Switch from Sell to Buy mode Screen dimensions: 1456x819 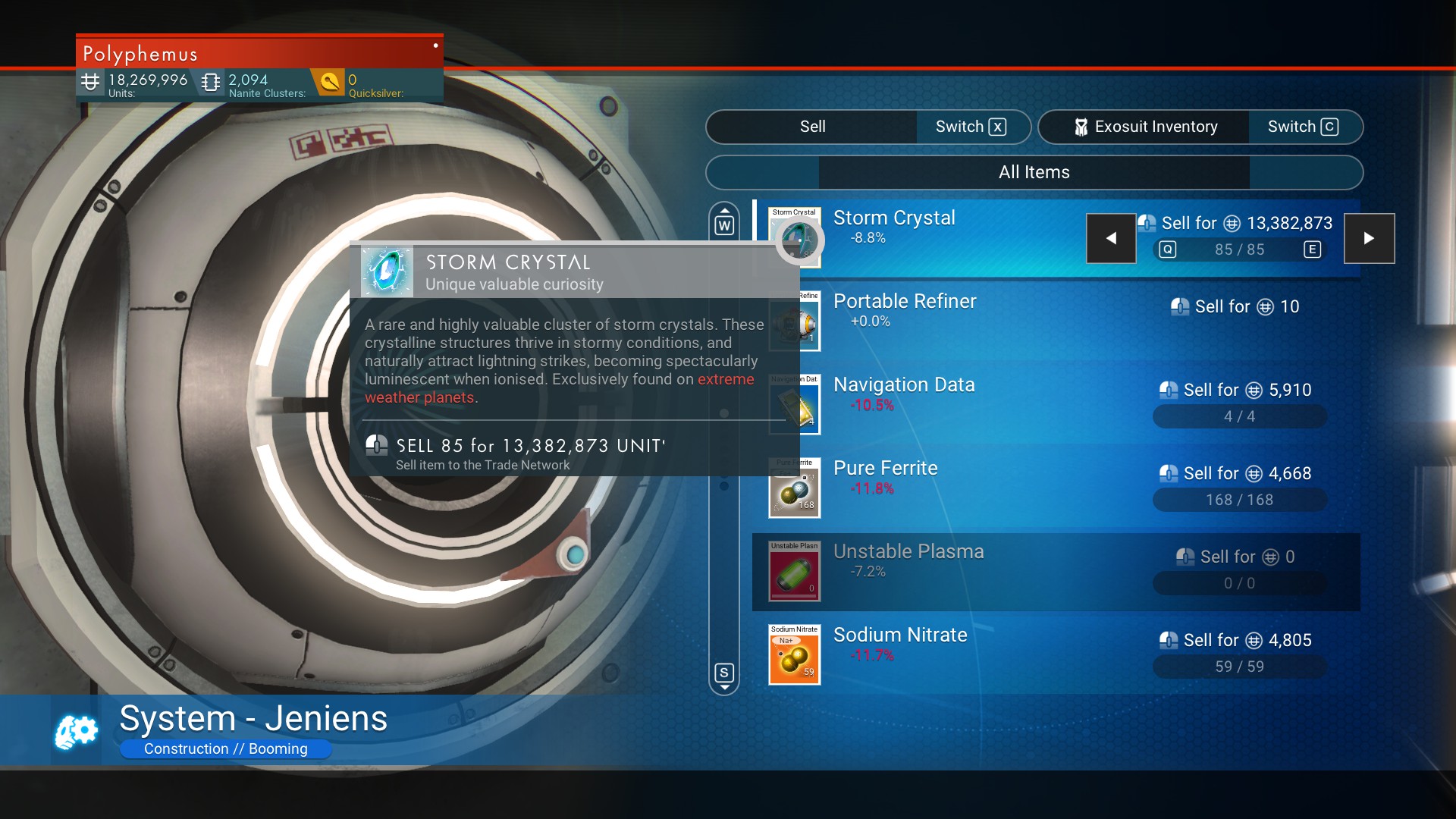coord(971,127)
